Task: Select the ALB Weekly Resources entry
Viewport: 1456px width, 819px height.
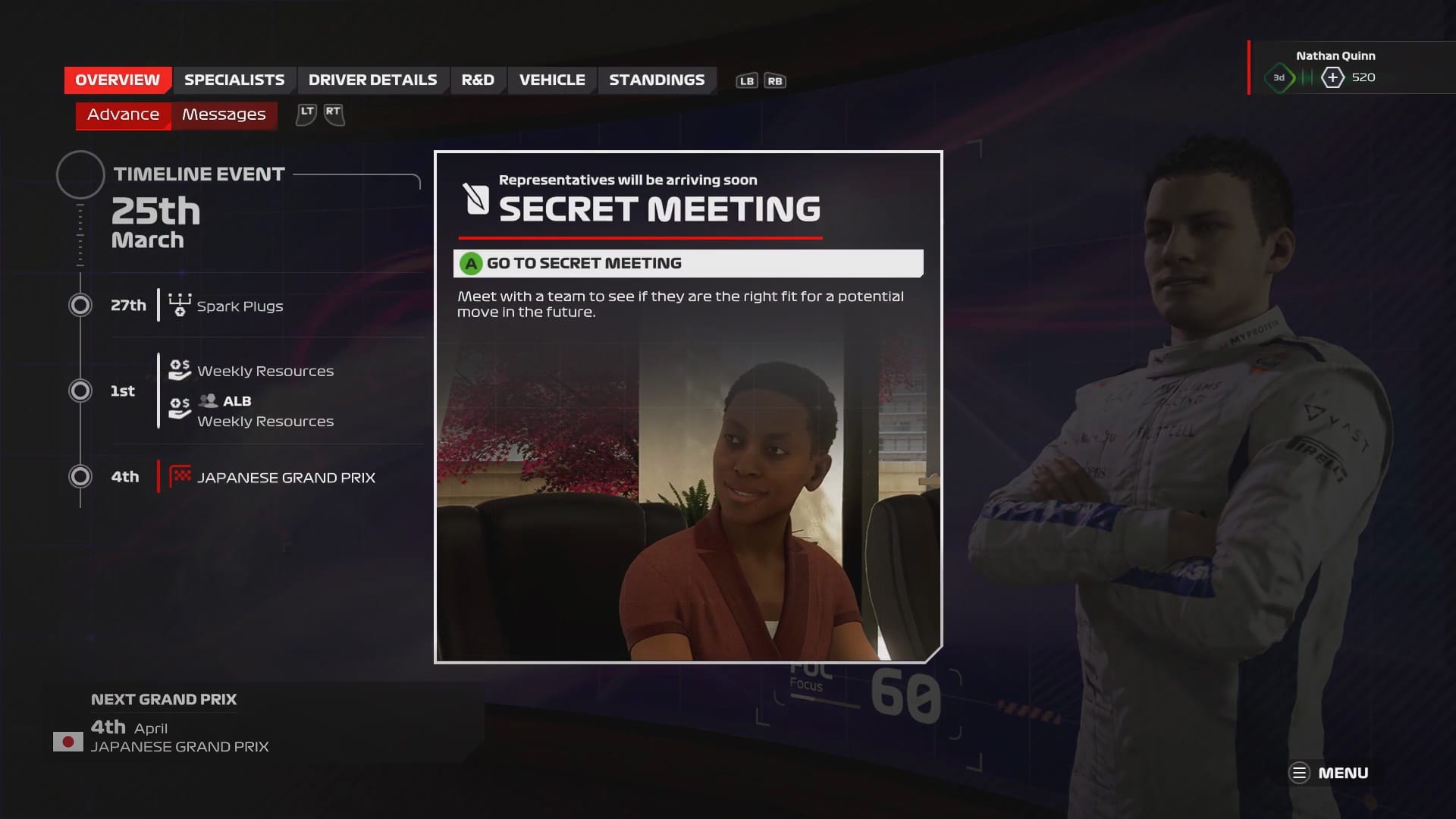Action: point(265,412)
